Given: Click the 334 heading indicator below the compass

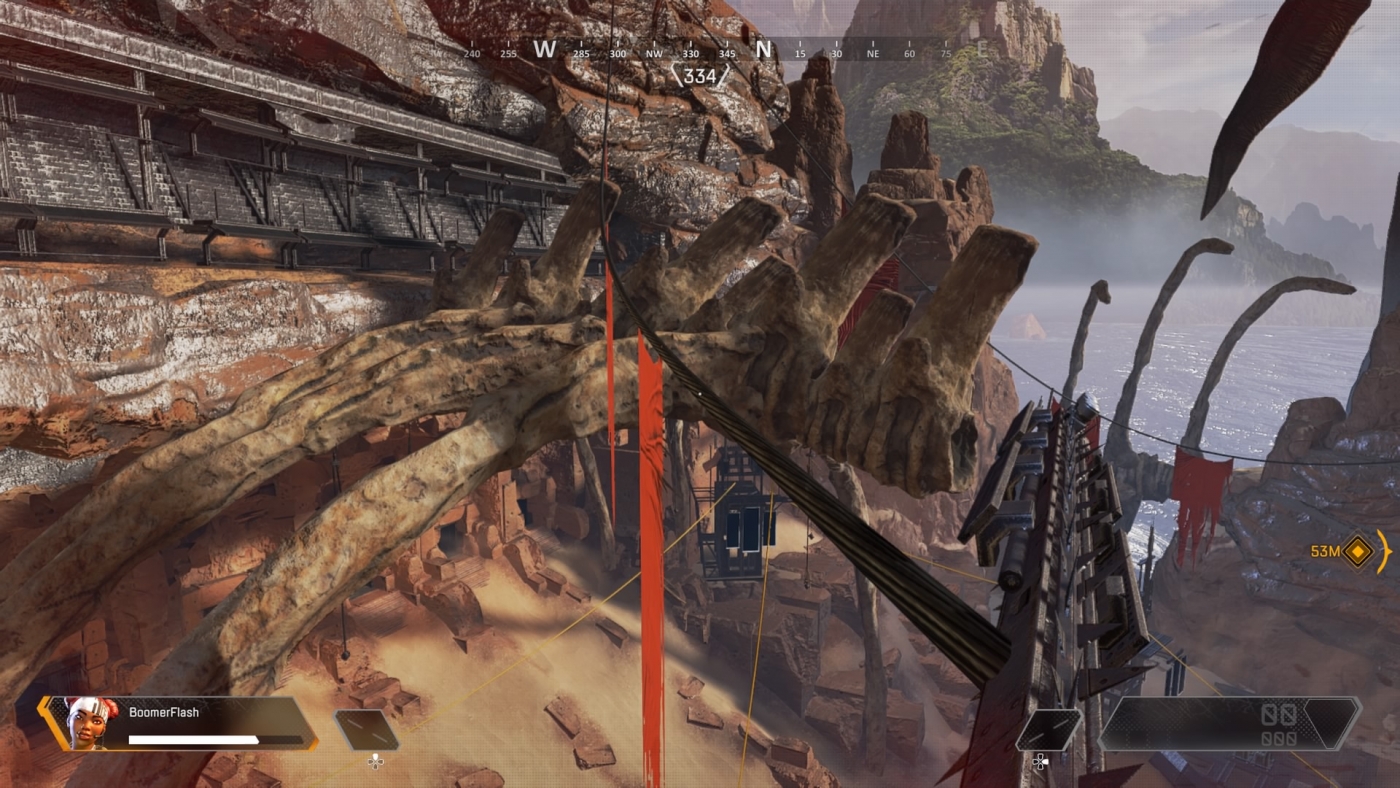Looking at the screenshot, I should (699, 77).
